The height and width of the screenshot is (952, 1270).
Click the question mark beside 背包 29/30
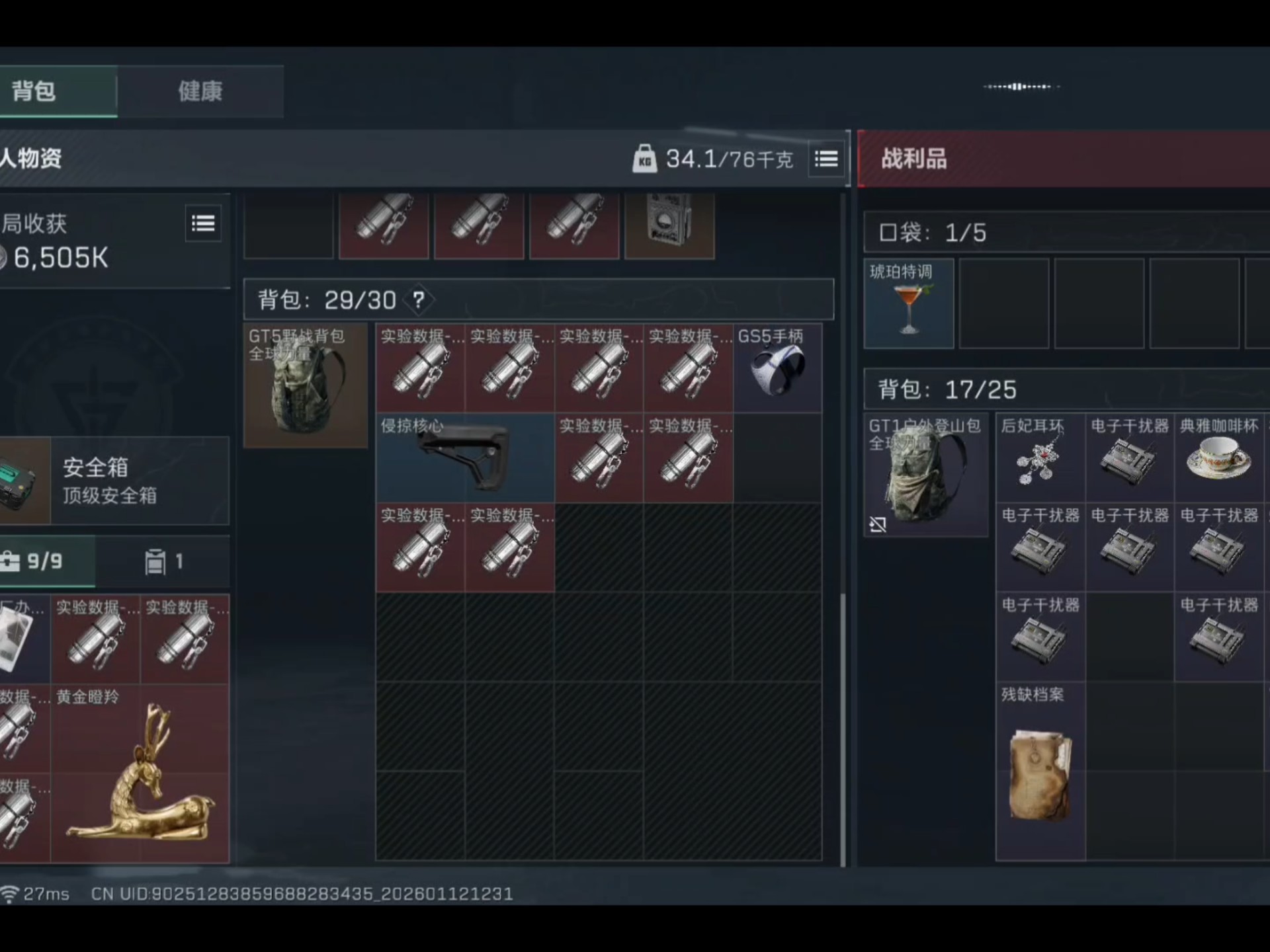pyautogui.click(x=419, y=300)
